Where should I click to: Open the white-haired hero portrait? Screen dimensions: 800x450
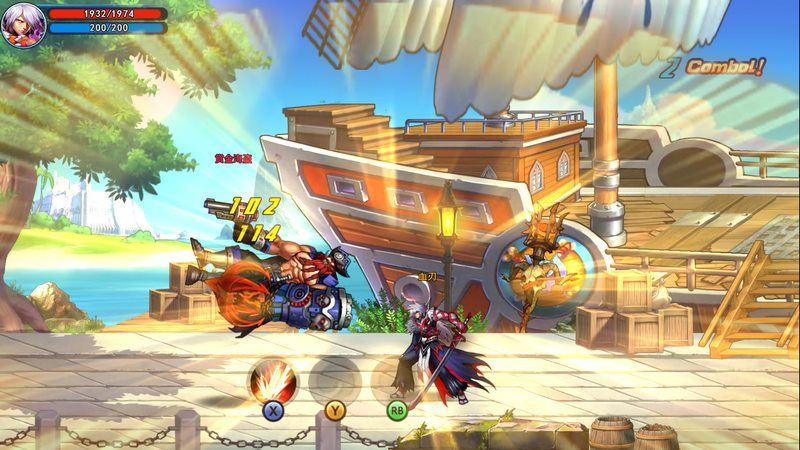coord(21,23)
